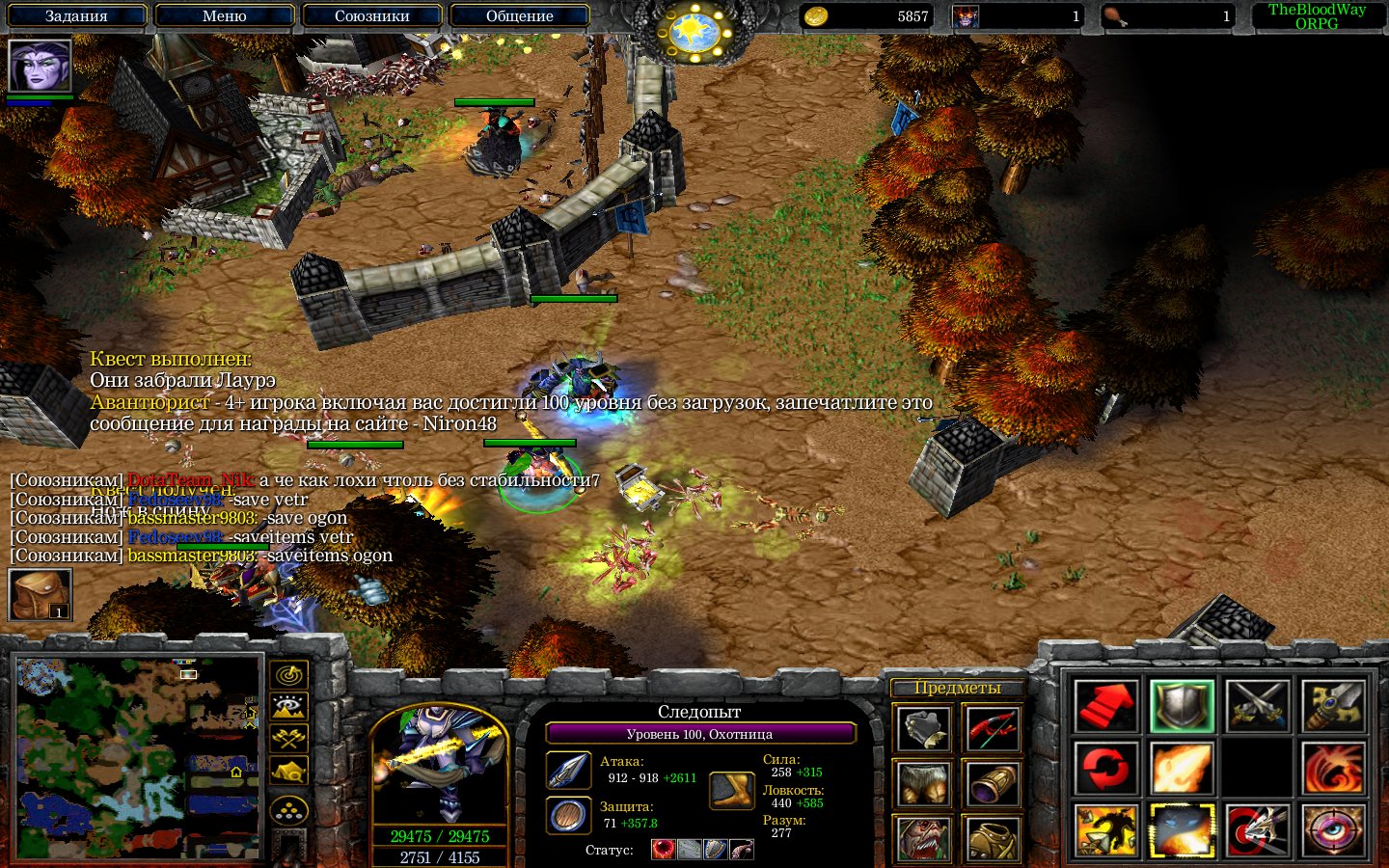Select the gauntlet item slot
The image size is (1389, 868).
tap(924, 728)
